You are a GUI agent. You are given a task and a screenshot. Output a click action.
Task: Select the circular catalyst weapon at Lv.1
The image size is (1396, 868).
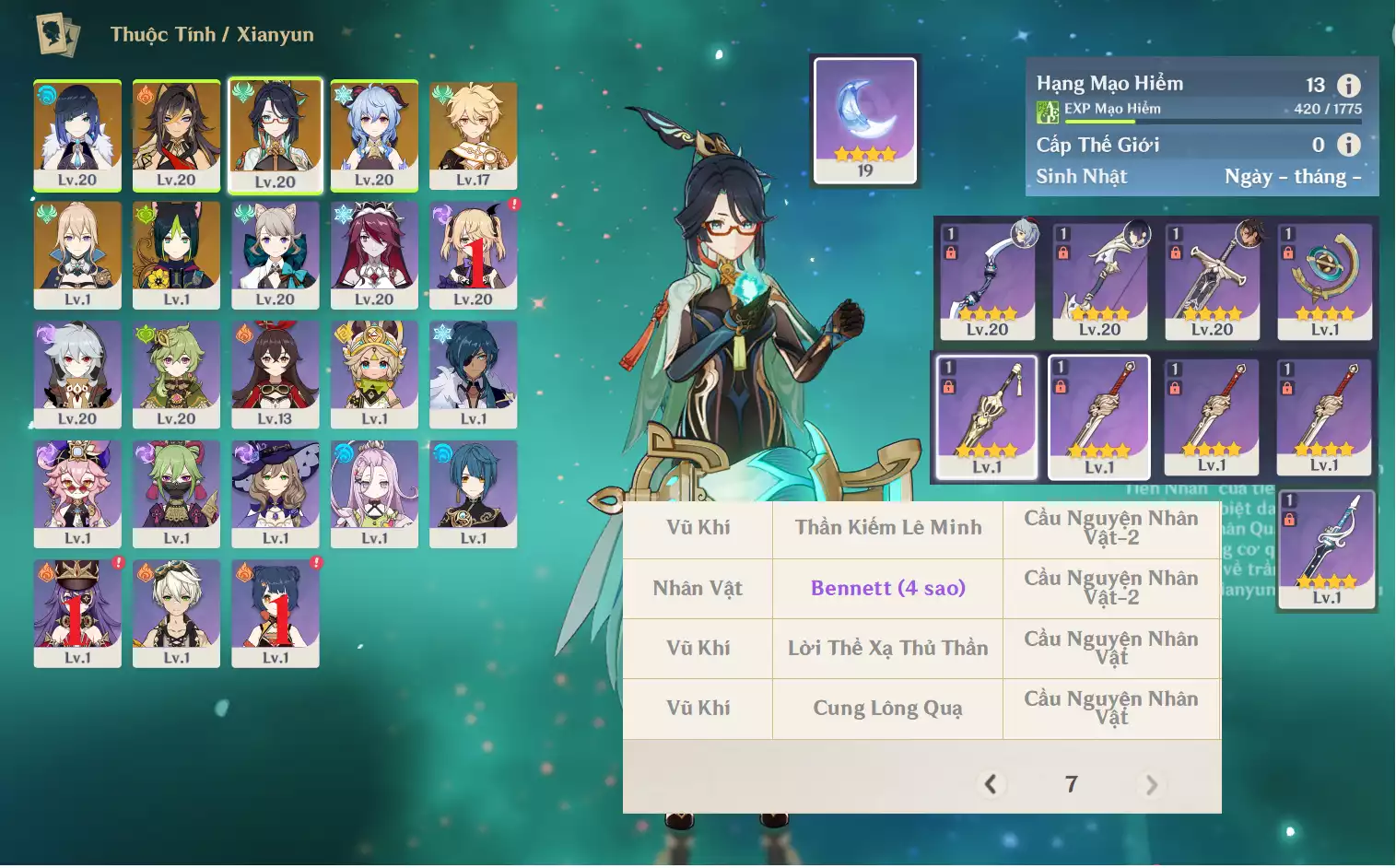coord(1324,280)
